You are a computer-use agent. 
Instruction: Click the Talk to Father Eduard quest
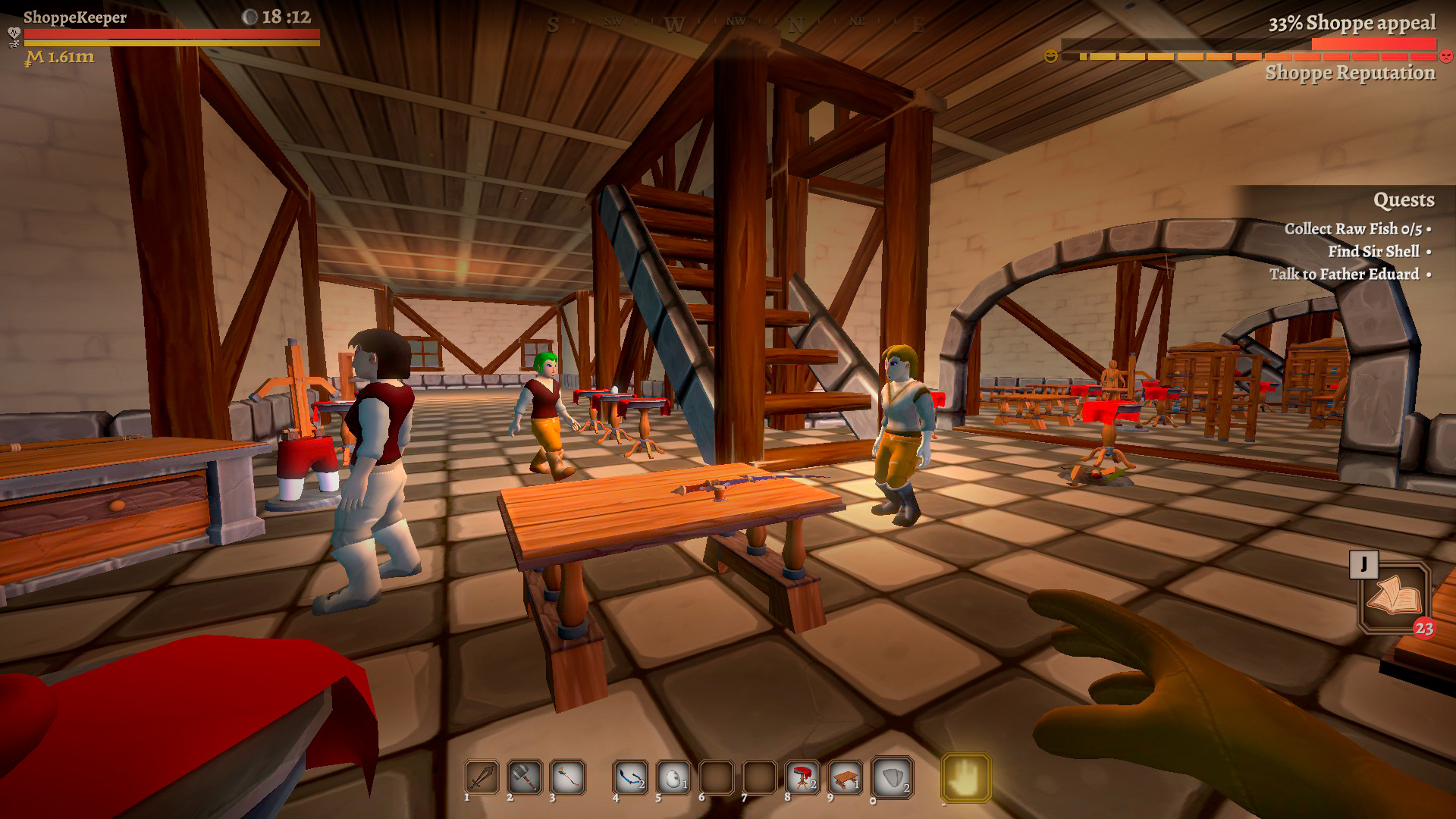coord(1345,275)
